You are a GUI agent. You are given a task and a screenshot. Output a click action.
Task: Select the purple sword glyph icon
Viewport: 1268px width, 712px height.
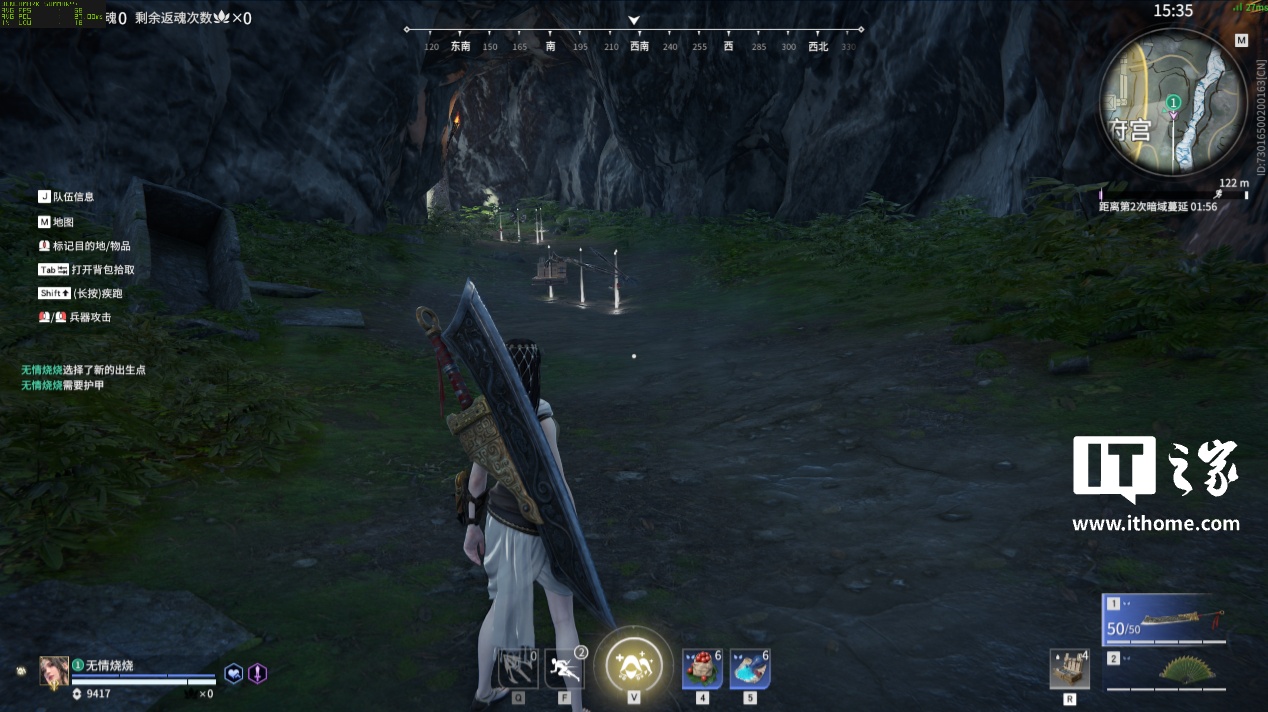click(x=257, y=674)
